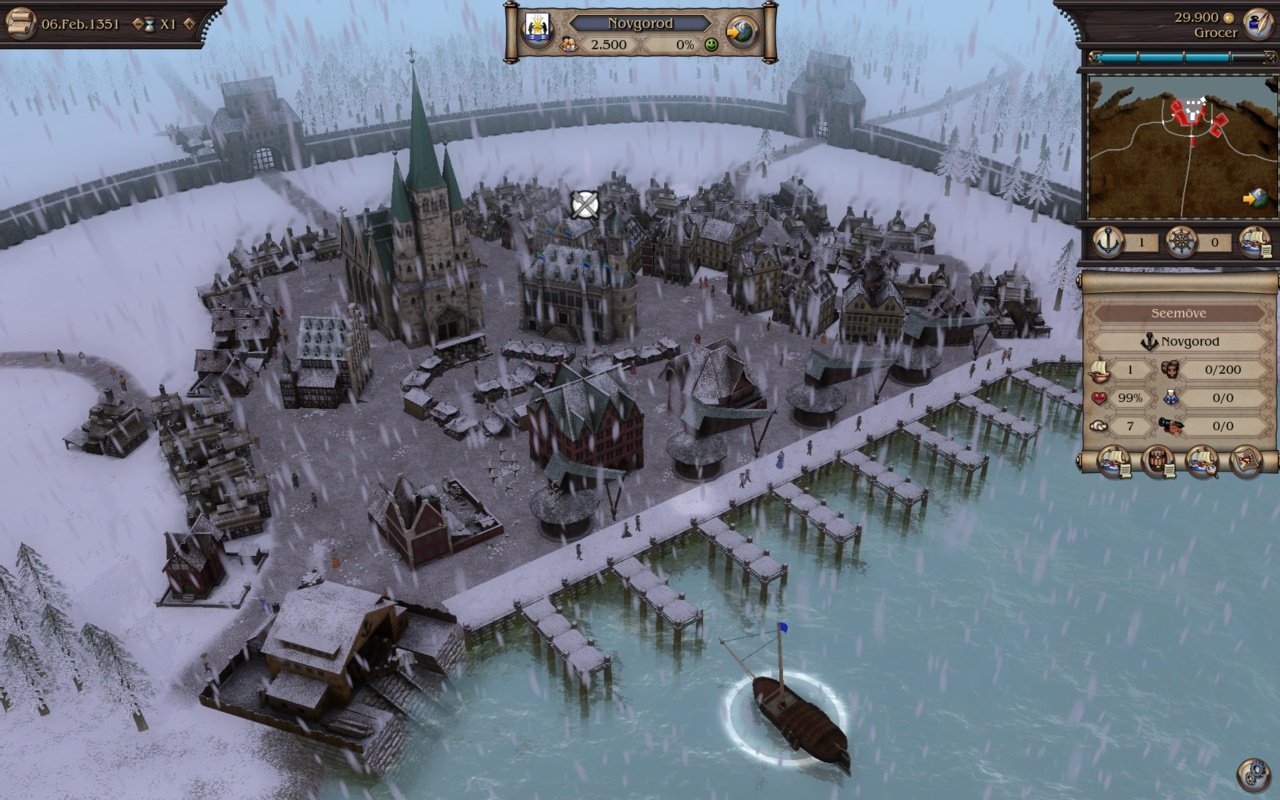
Task: Click the Novgorod coat of arms crest
Action: click(x=536, y=25)
